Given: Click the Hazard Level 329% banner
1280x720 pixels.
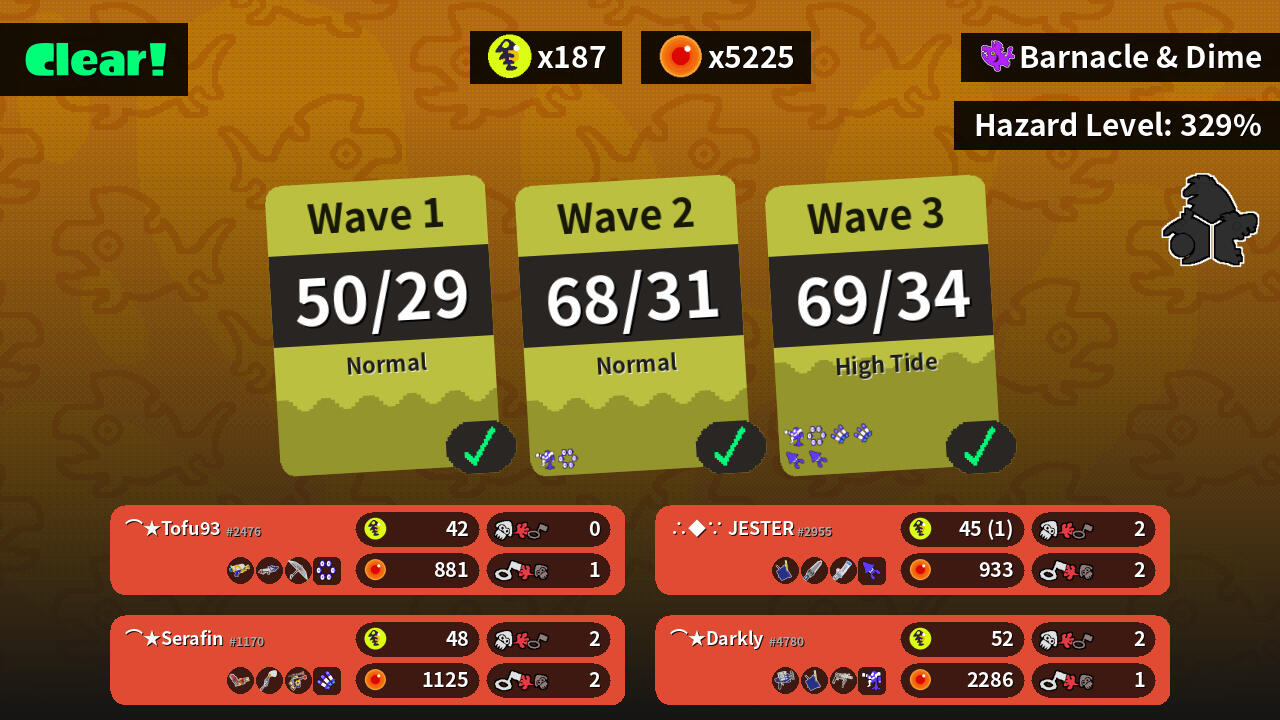Looking at the screenshot, I should coord(1117,125).
